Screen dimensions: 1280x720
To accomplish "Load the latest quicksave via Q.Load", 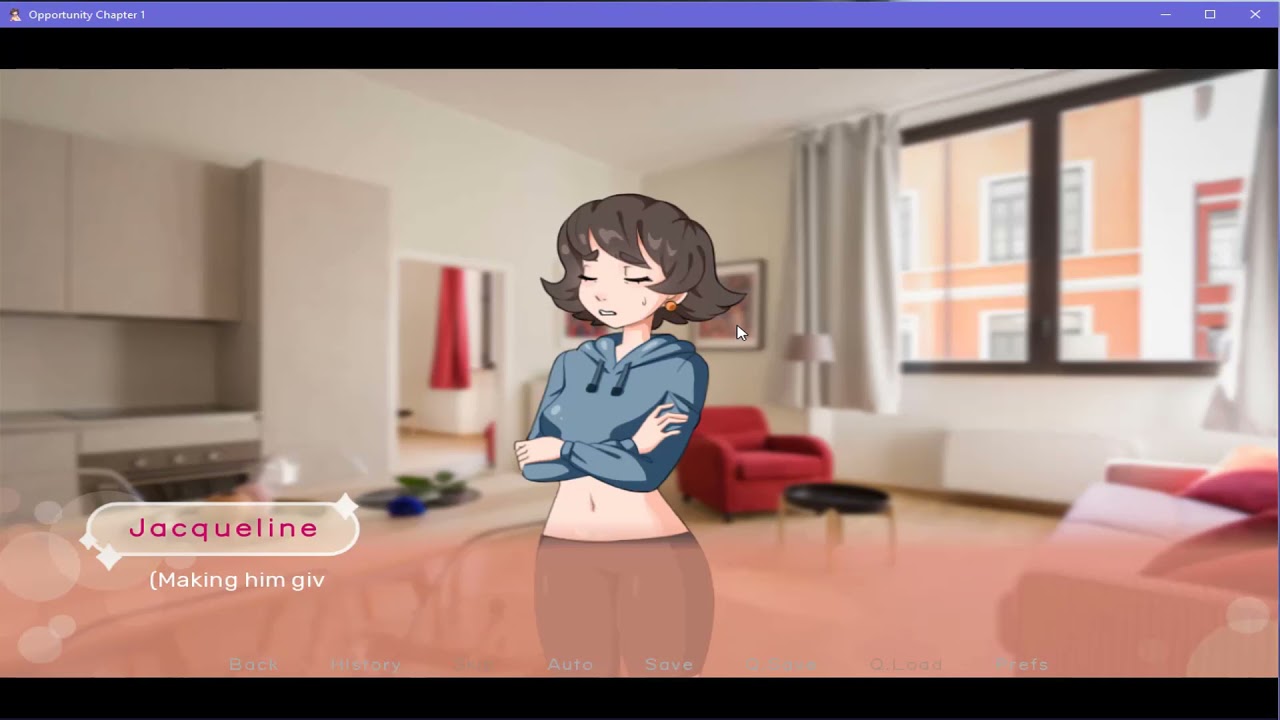I will [908, 664].
